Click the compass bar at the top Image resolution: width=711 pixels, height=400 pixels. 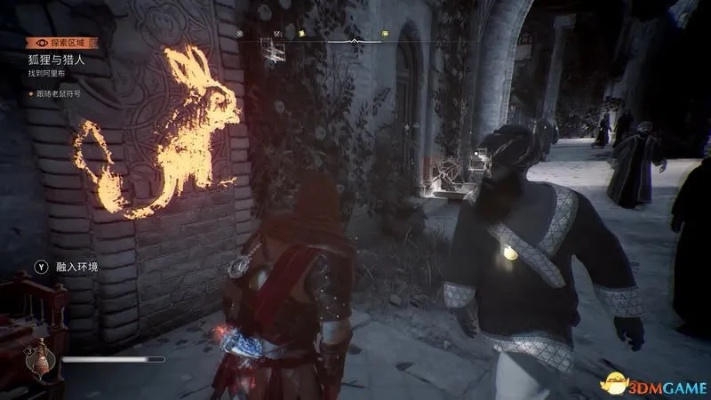[353, 40]
